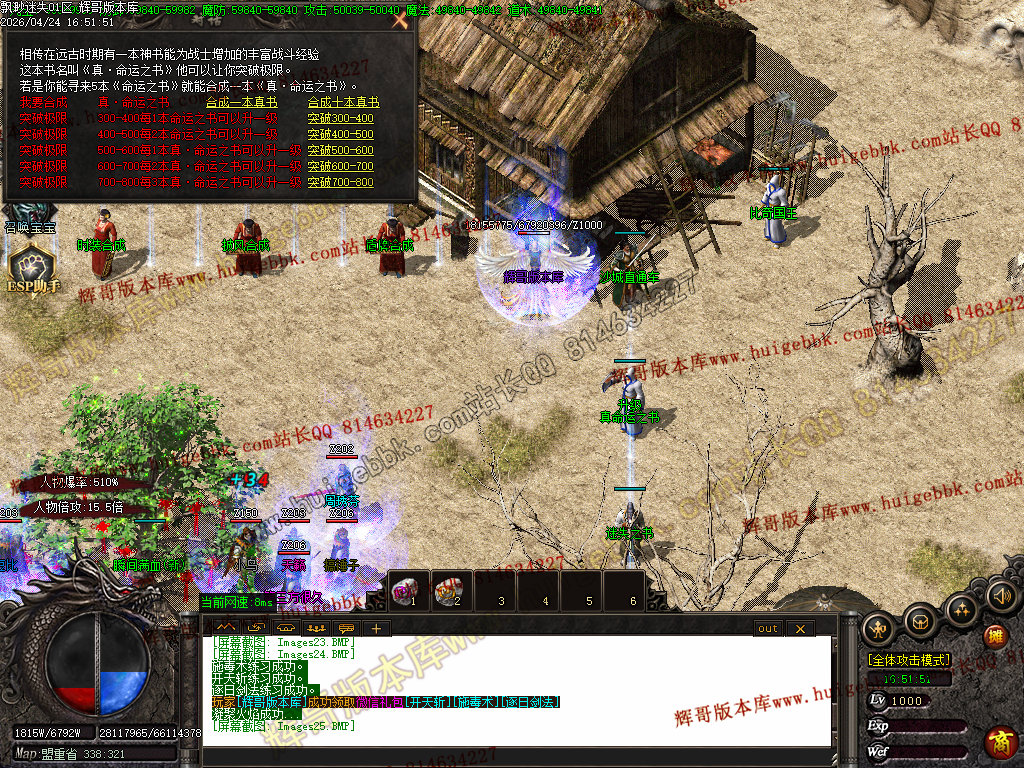Screen dimensions: 1024x768
Task: Open the 商 shop button
Action: click(x=999, y=741)
